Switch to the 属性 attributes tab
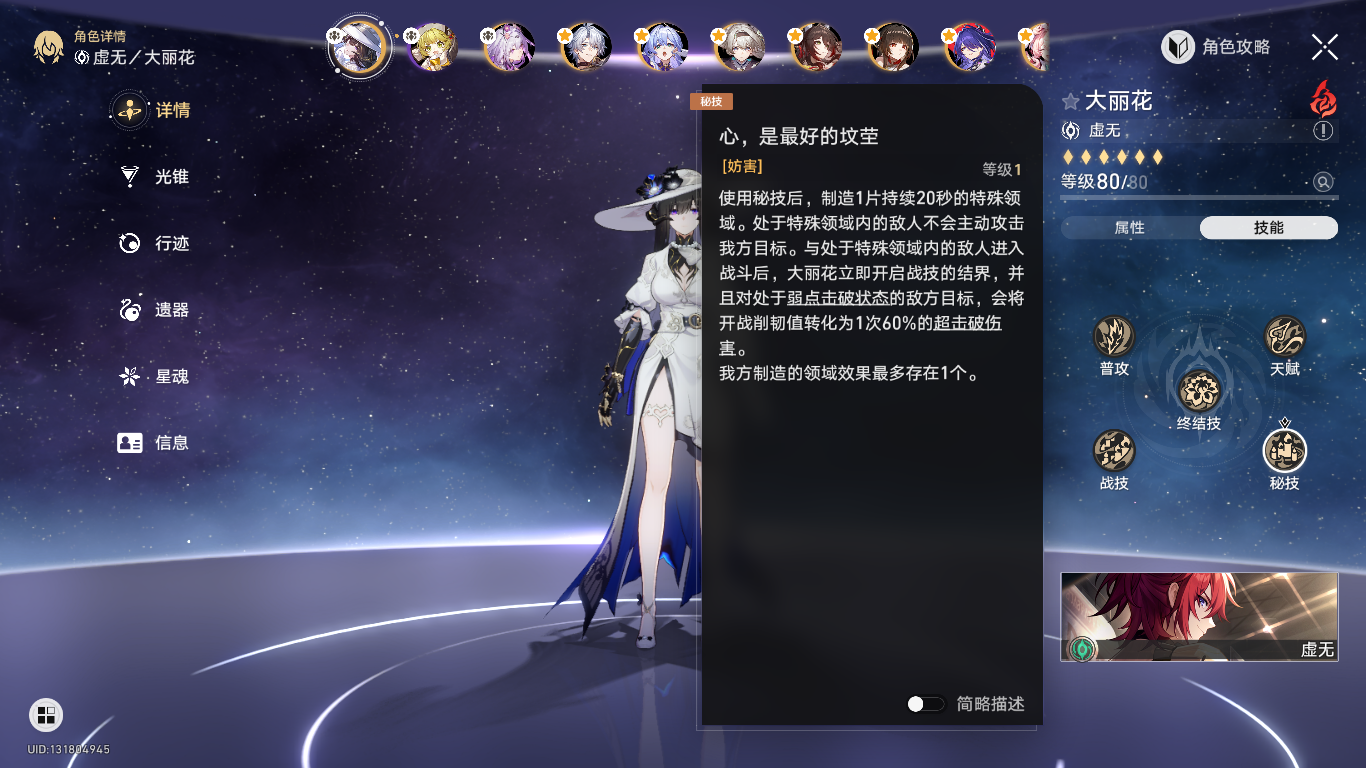This screenshot has width=1366, height=768. tap(1130, 228)
